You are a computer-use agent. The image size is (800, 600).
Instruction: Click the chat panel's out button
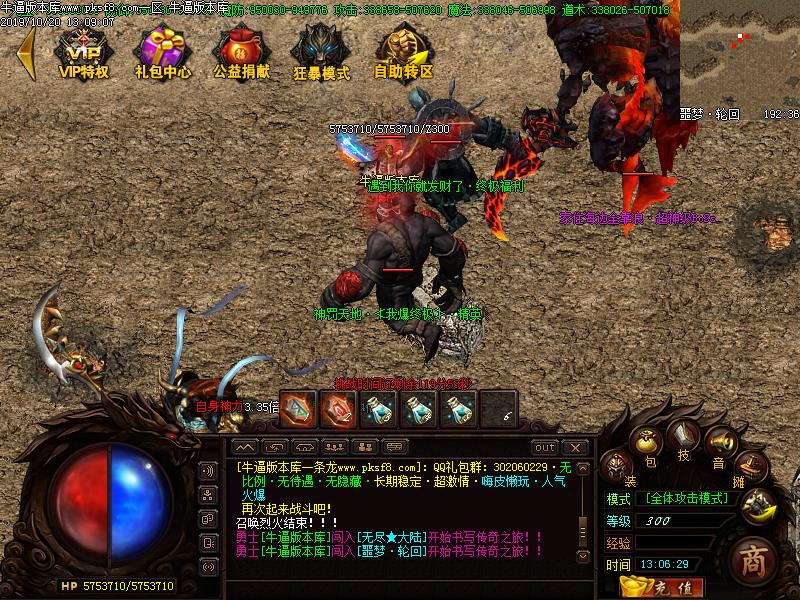click(544, 447)
